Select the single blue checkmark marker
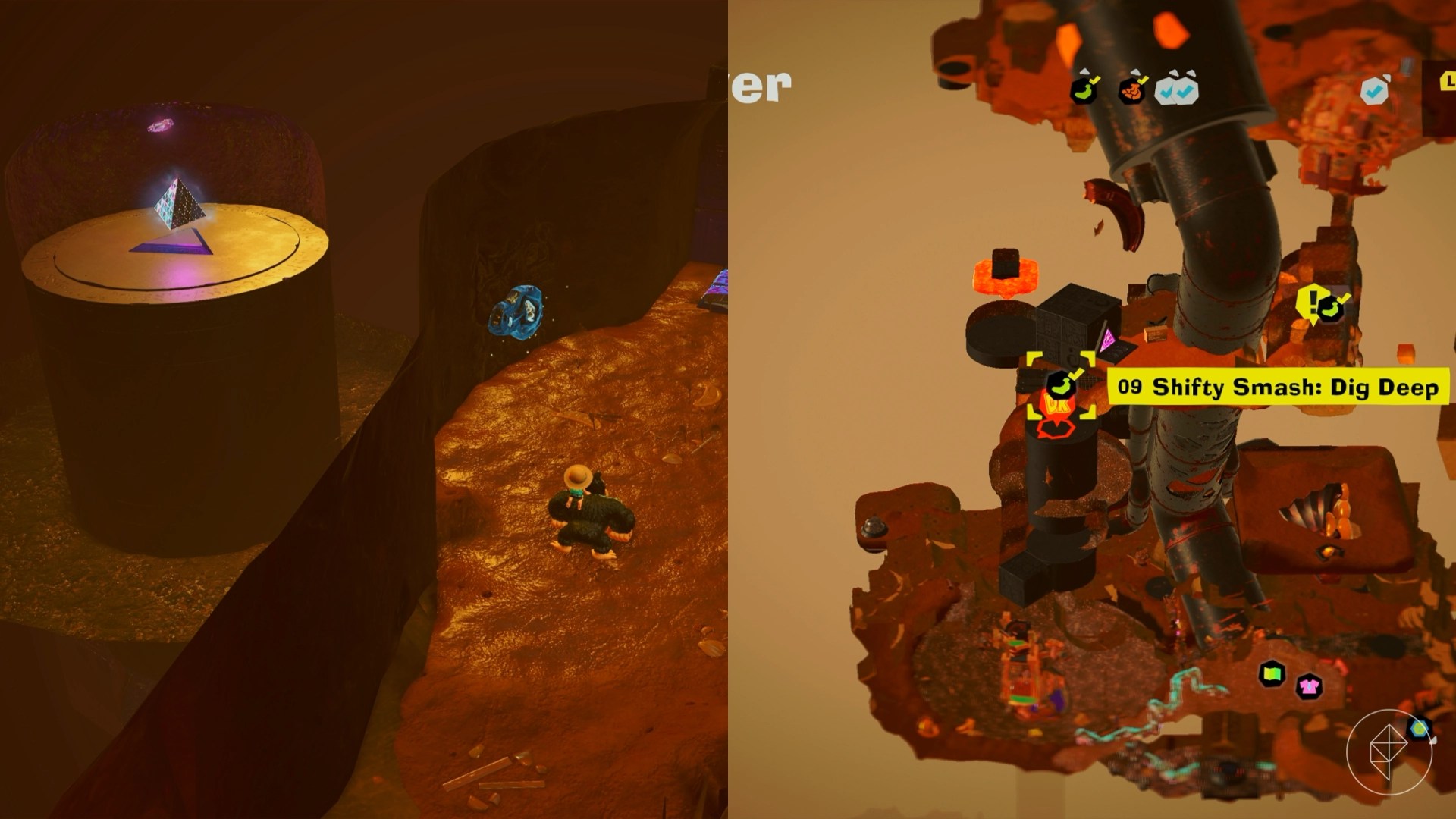Image resolution: width=1456 pixels, height=819 pixels. coord(1373,91)
